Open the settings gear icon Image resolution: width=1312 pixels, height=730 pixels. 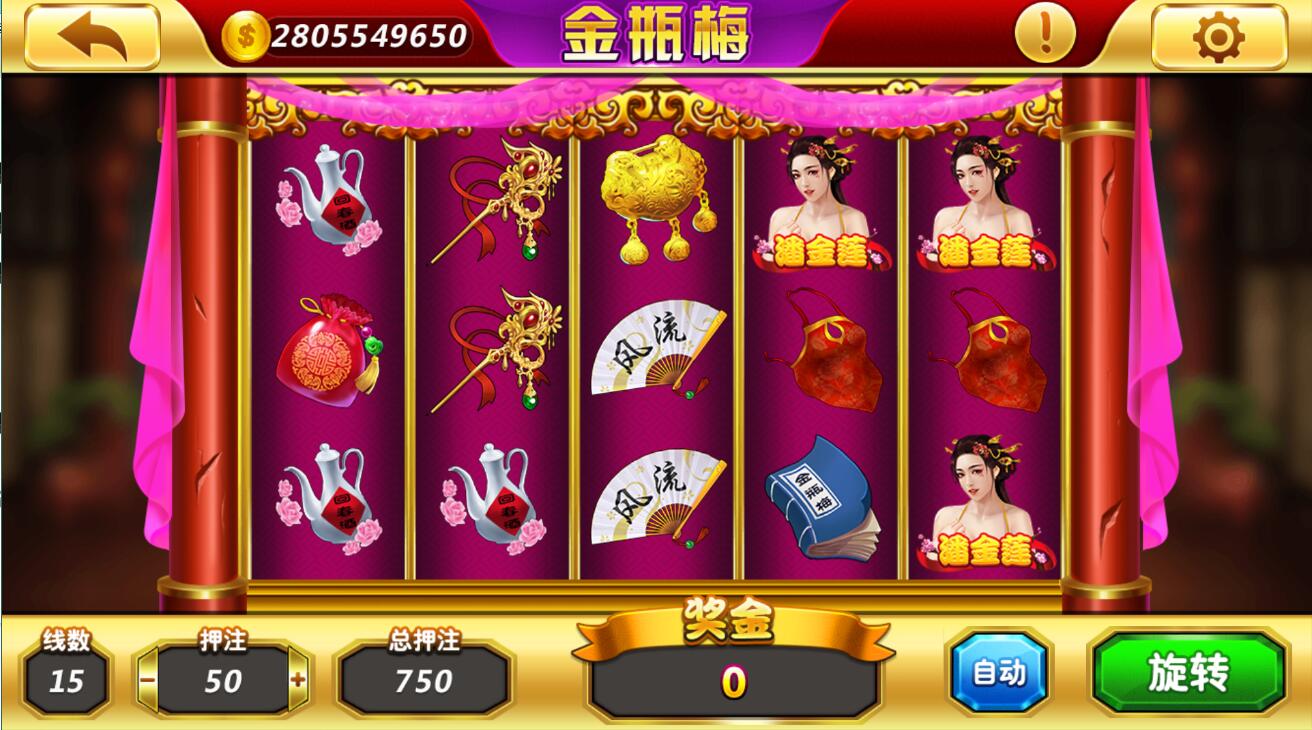coord(1218,33)
